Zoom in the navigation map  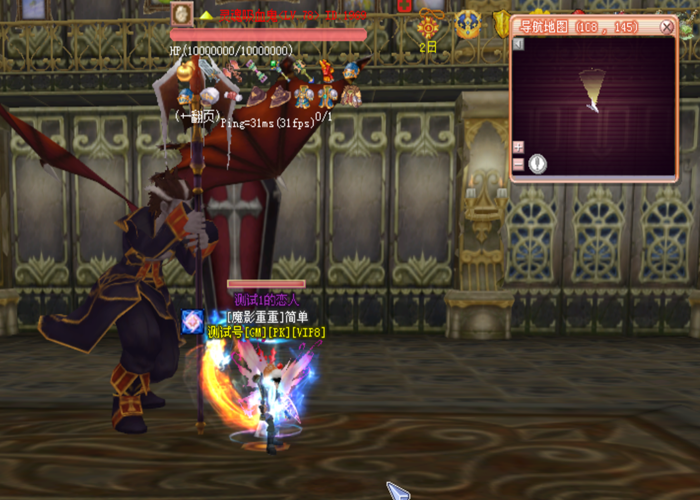518,146
